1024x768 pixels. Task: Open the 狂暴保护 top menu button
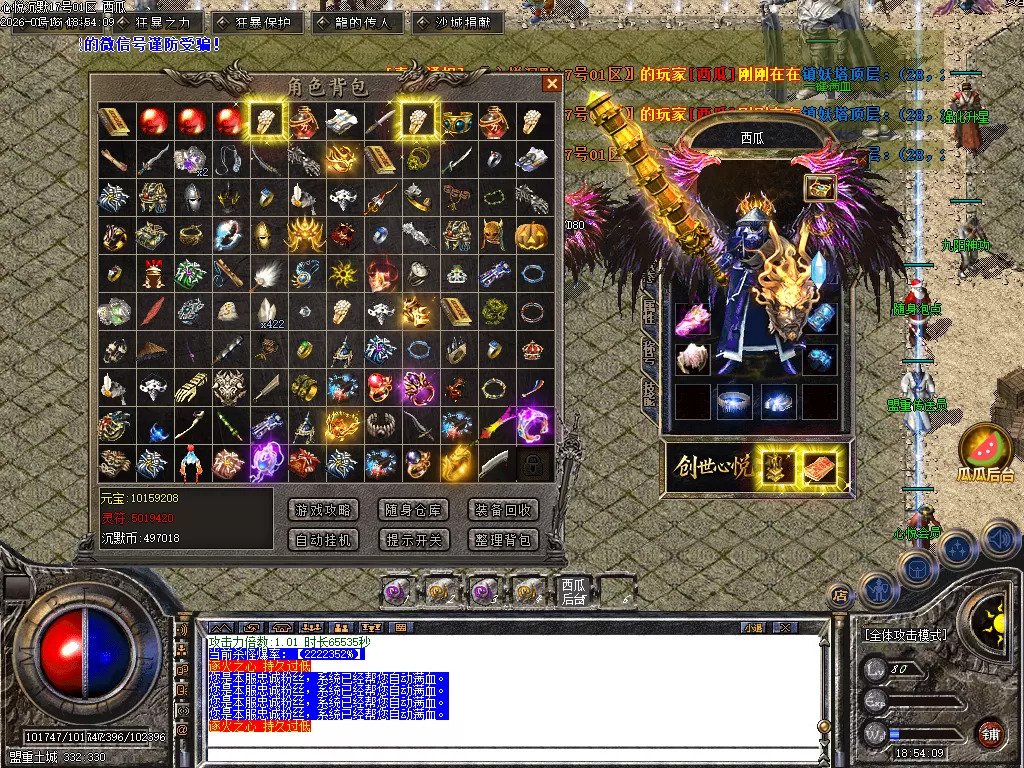258,22
